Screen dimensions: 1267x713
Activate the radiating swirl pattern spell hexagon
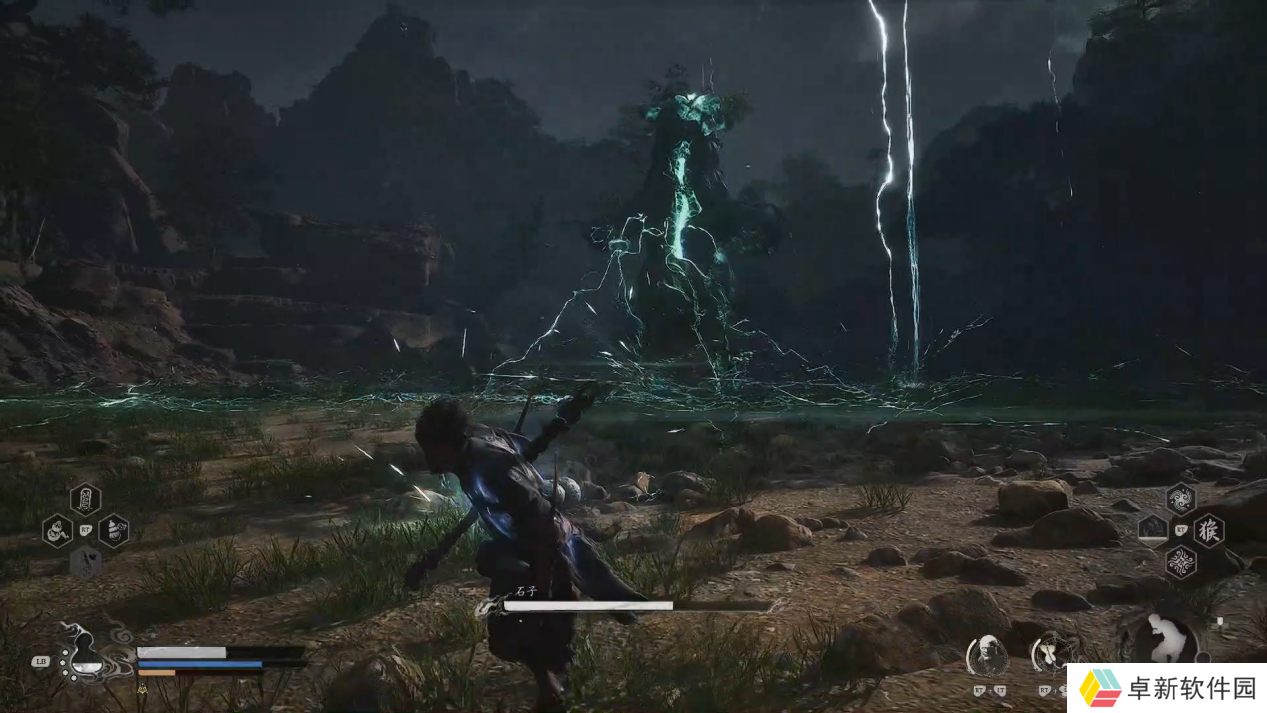[x=1181, y=561]
